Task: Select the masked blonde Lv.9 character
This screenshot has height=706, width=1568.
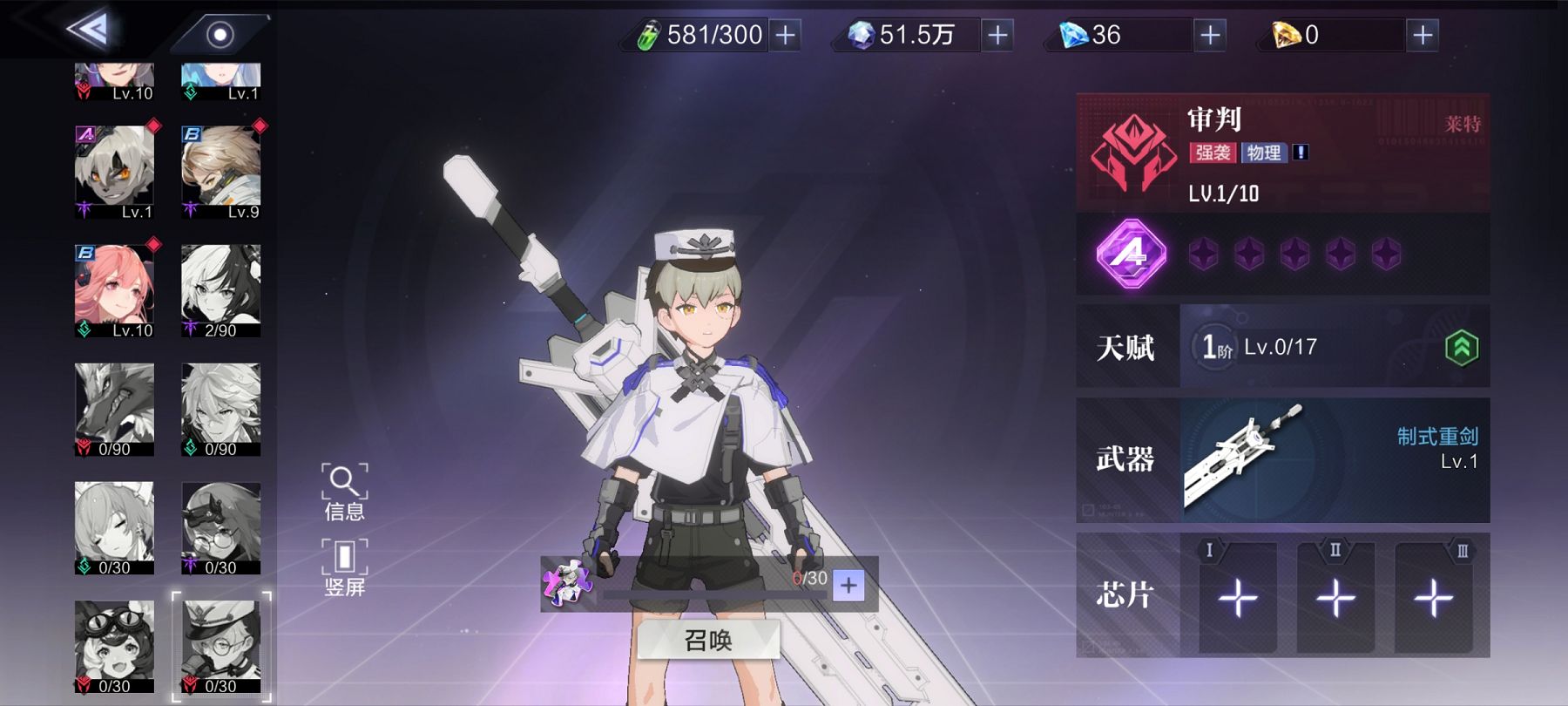Action: 220,172
